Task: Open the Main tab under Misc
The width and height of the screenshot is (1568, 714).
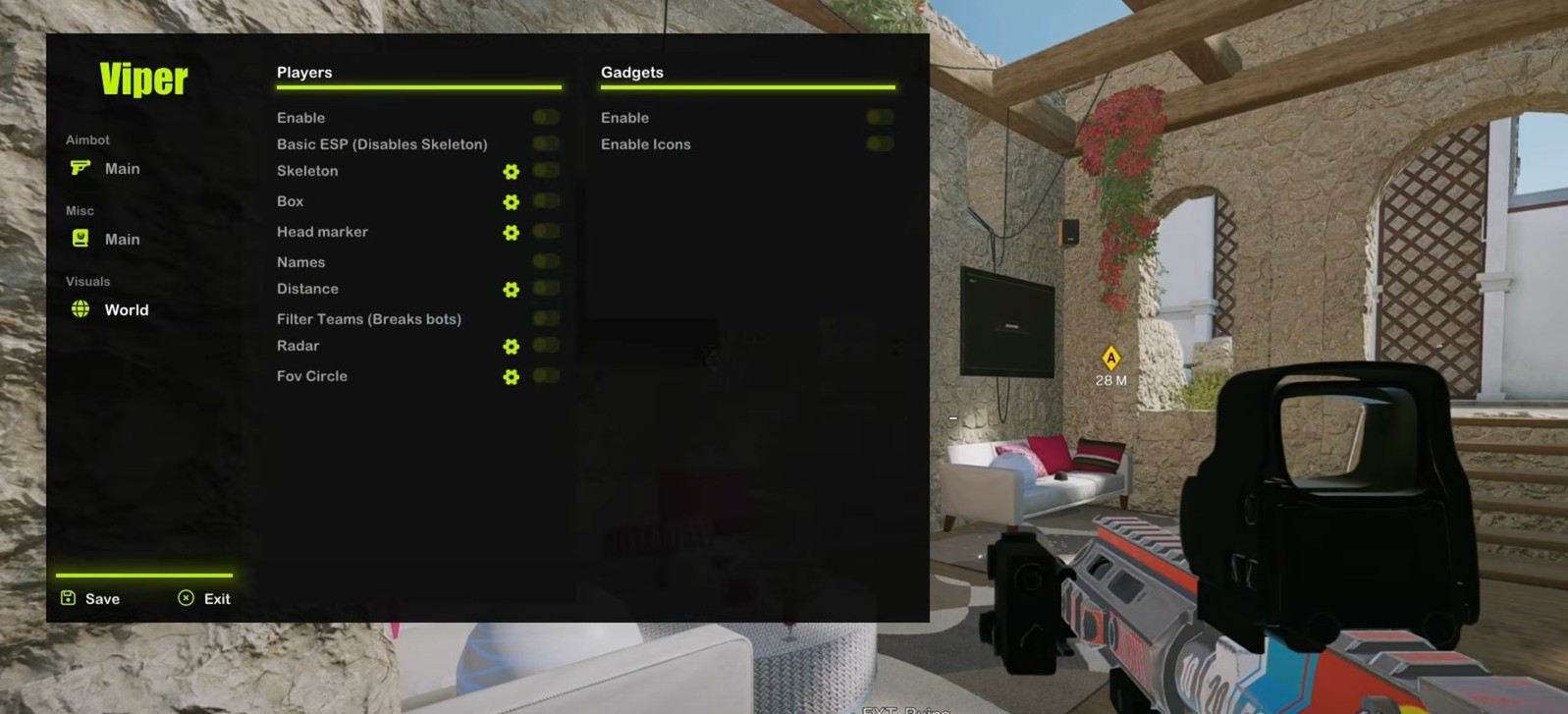Action: point(106,240)
